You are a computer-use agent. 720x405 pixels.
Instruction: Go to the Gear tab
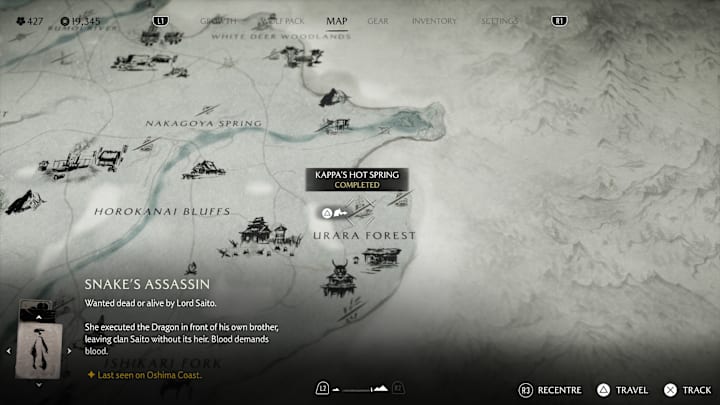pyautogui.click(x=377, y=20)
